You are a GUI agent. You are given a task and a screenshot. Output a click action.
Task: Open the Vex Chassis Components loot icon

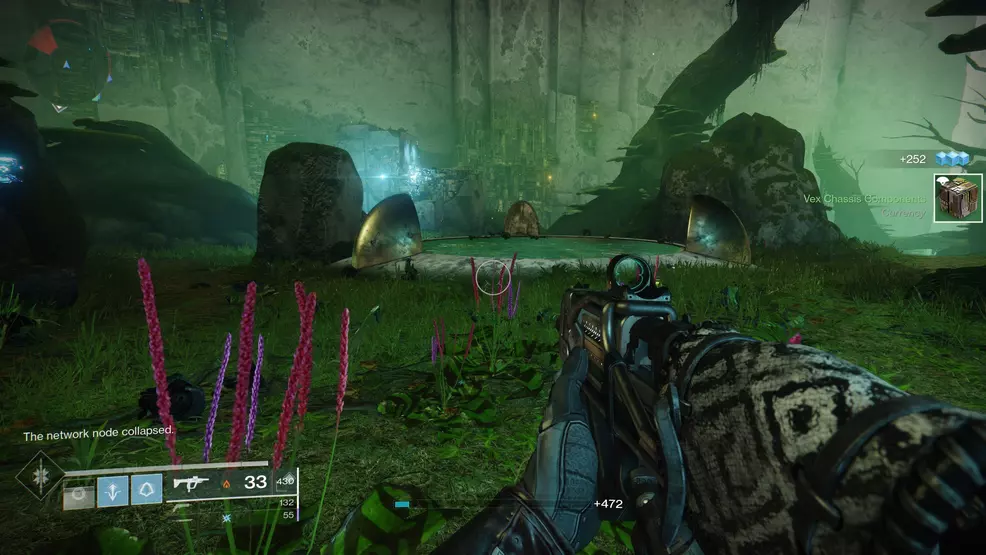coord(957,198)
